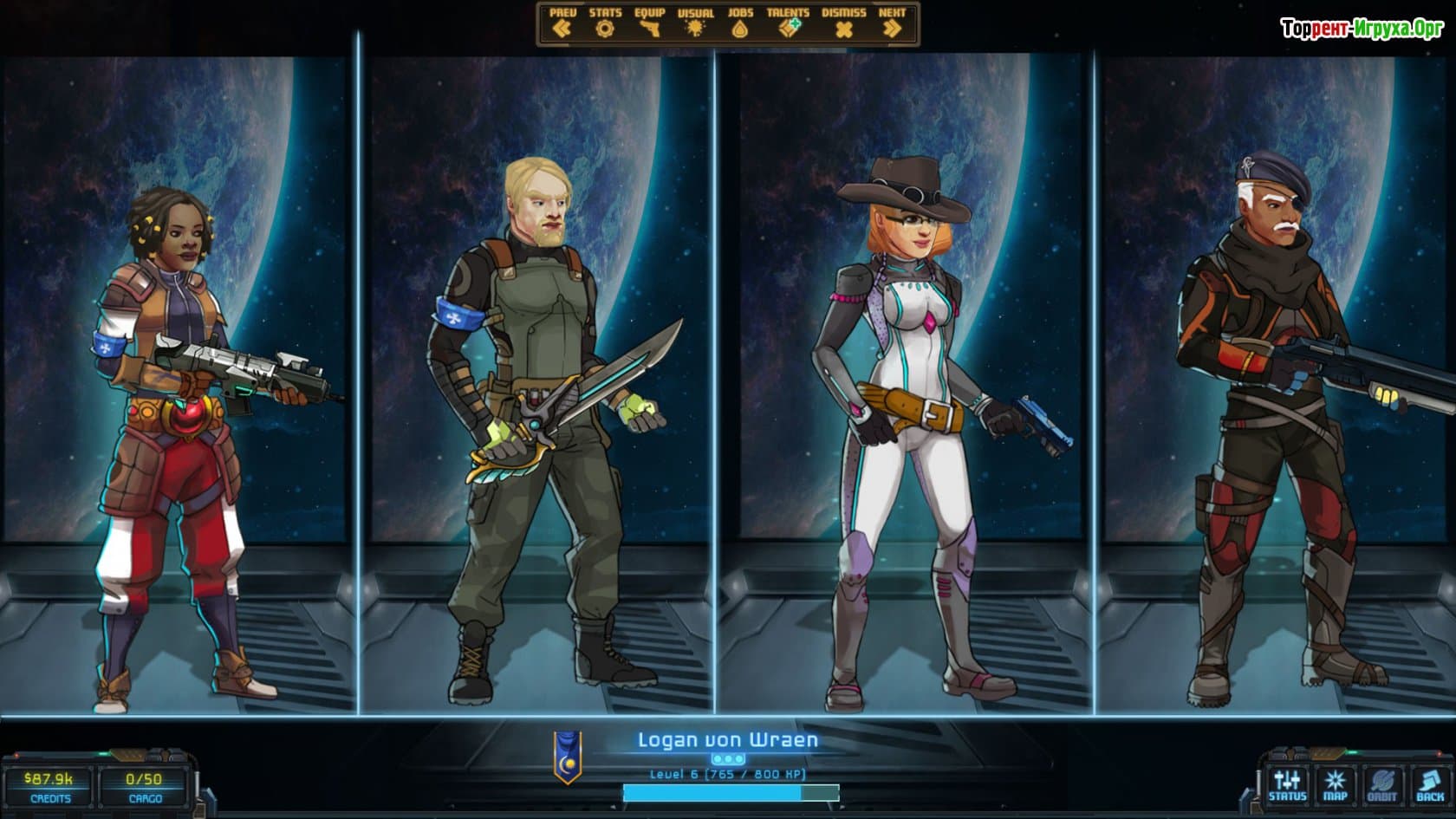The height and width of the screenshot is (819, 1456).
Task: Go to the previous crew member with PREV
Action: 562,23
